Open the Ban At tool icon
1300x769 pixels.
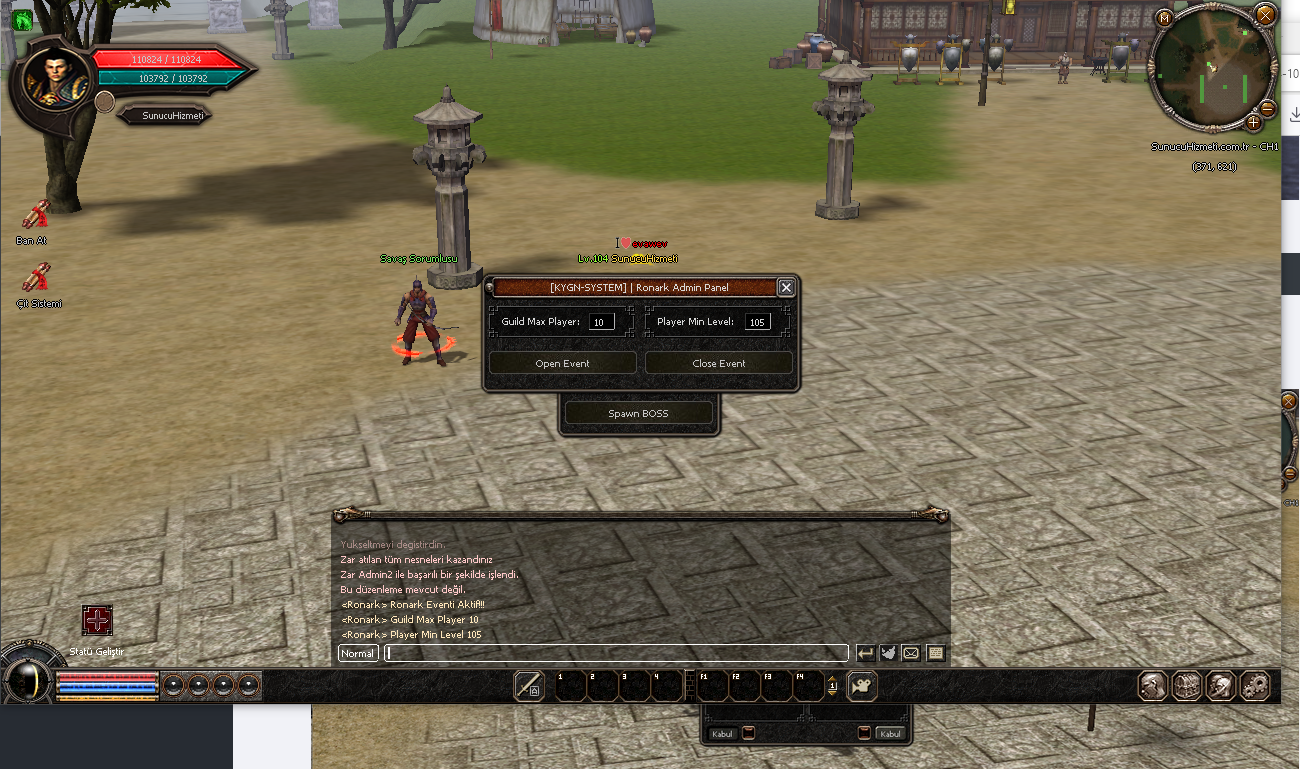click(36, 214)
